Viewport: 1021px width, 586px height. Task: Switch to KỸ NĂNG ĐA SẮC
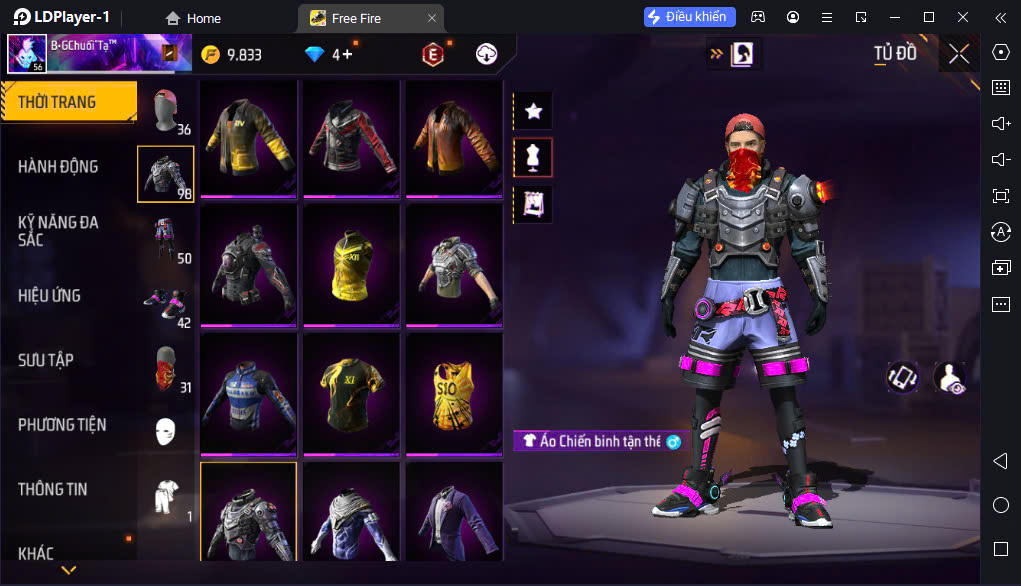click(58, 230)
